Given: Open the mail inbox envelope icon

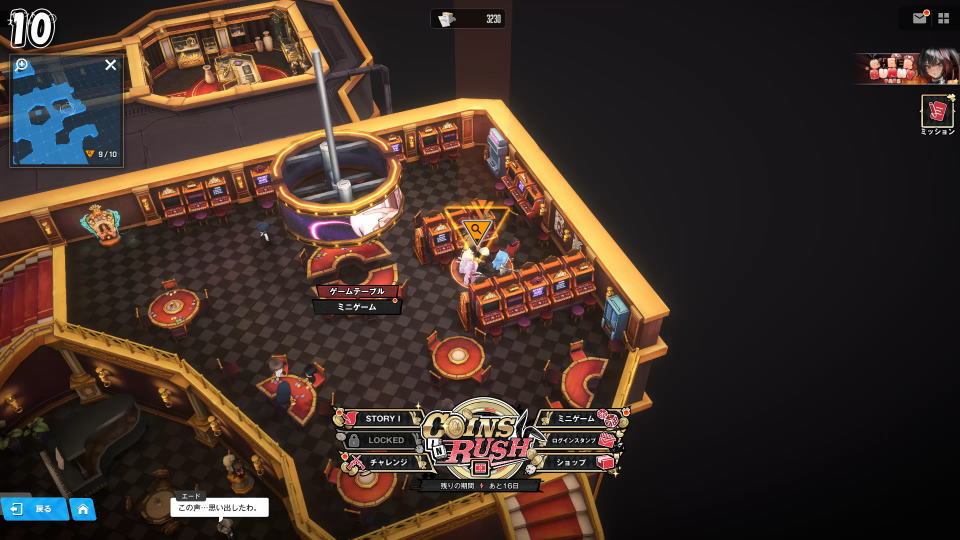Looking at the screenshot, I should tap(919, 18).
